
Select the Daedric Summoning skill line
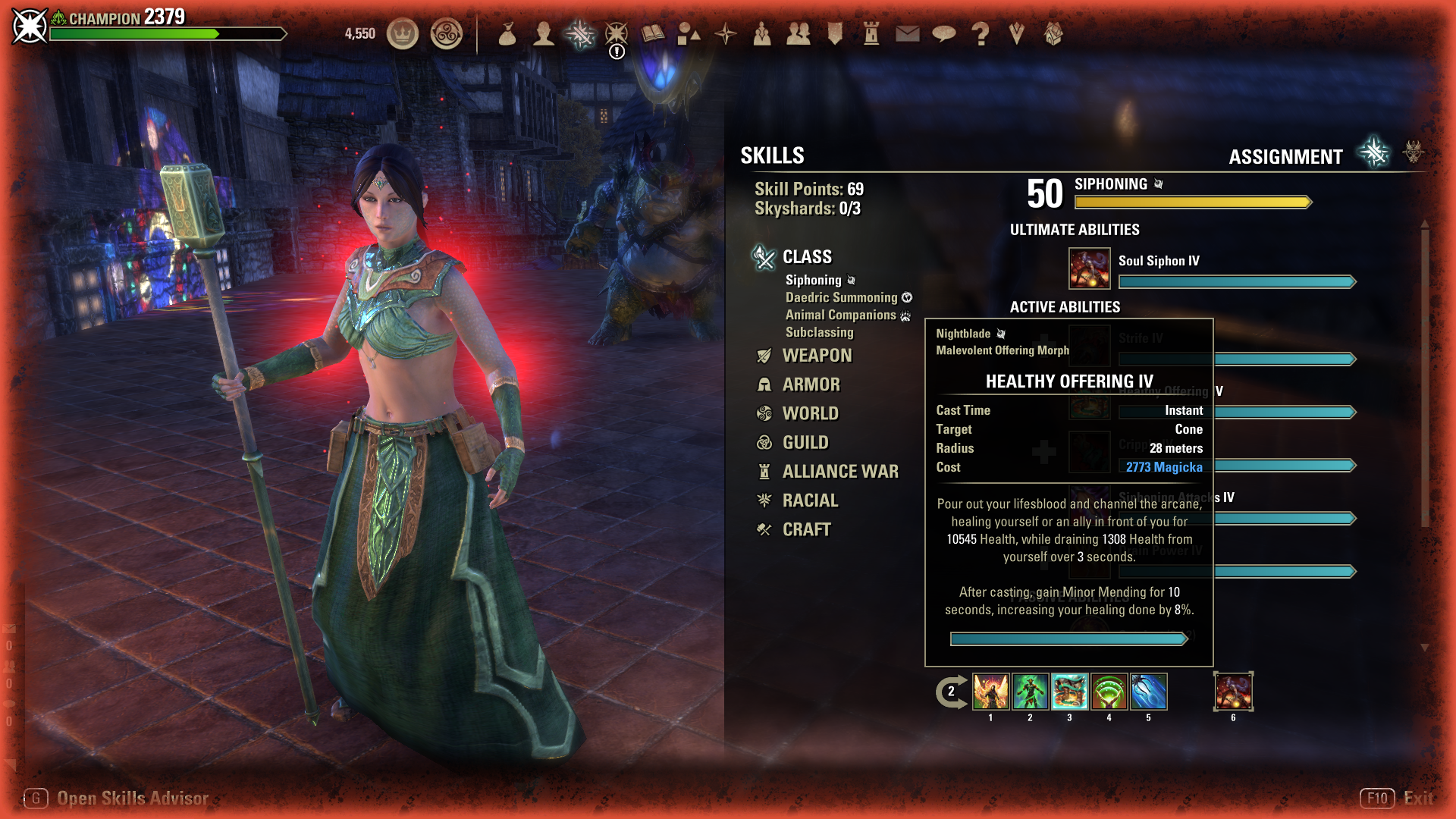point(841,298)
